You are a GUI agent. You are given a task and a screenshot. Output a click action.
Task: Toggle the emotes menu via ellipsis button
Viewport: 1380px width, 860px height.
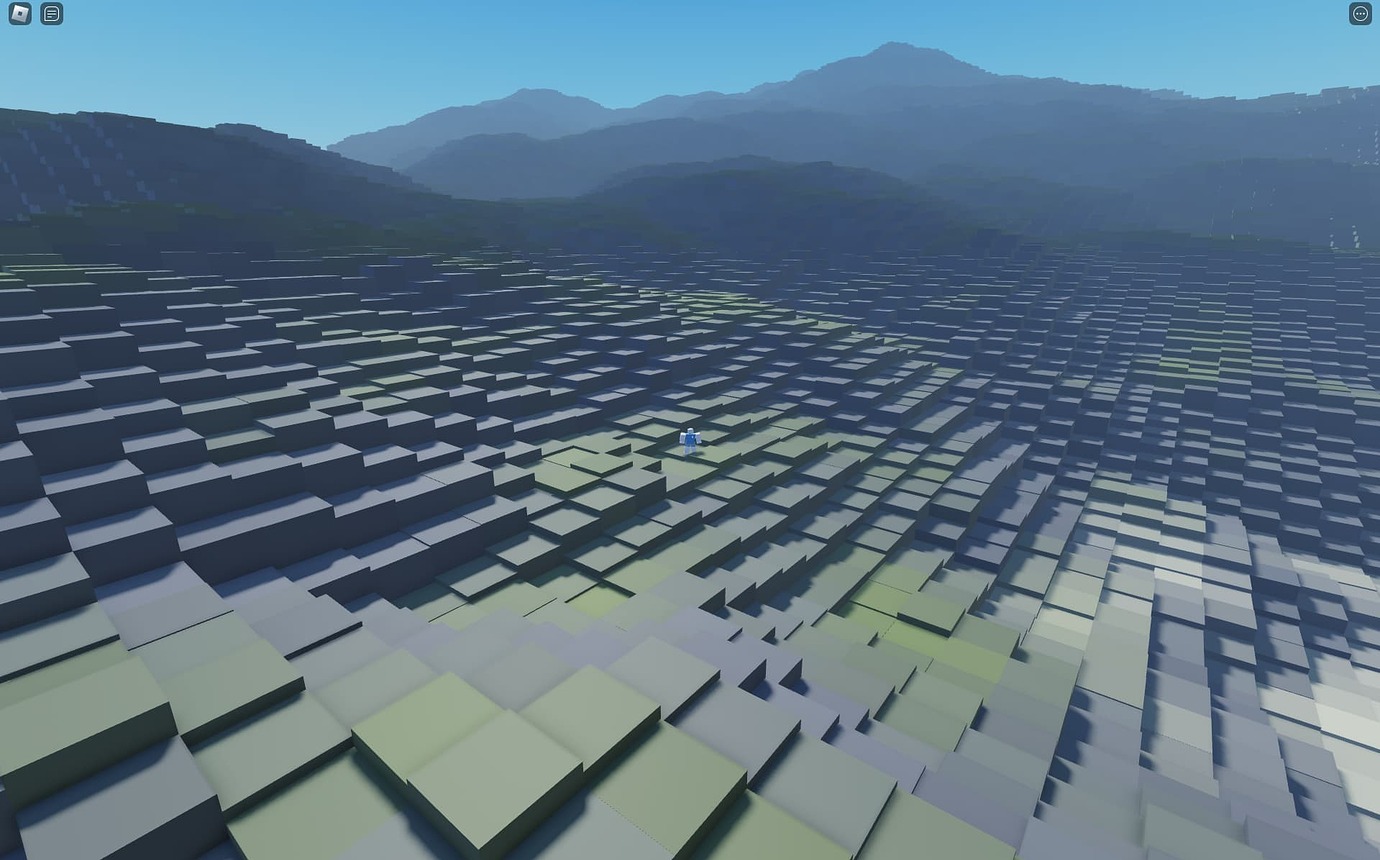click(x=1359, y=13)
